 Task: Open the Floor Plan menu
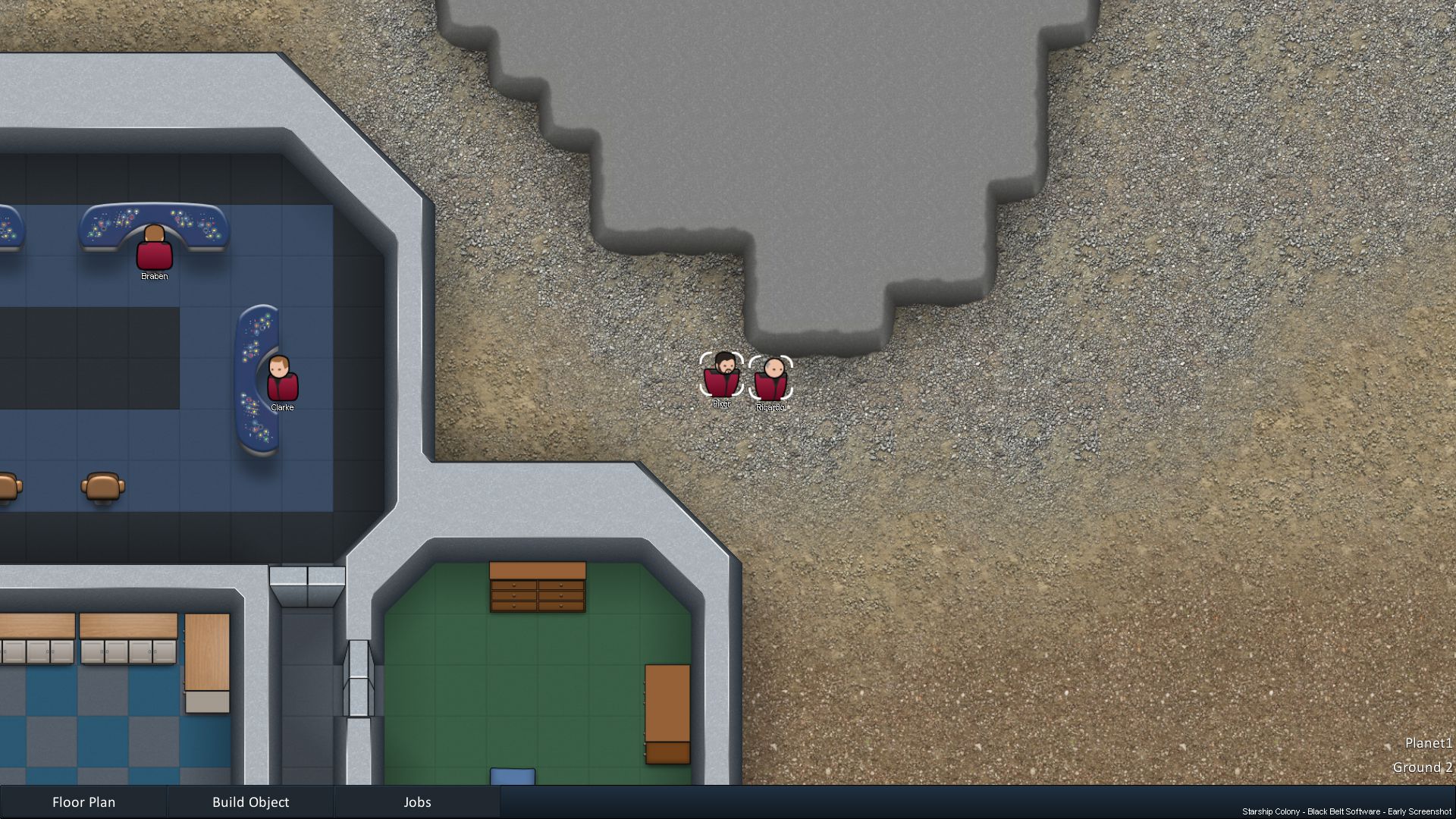point(83,802)
